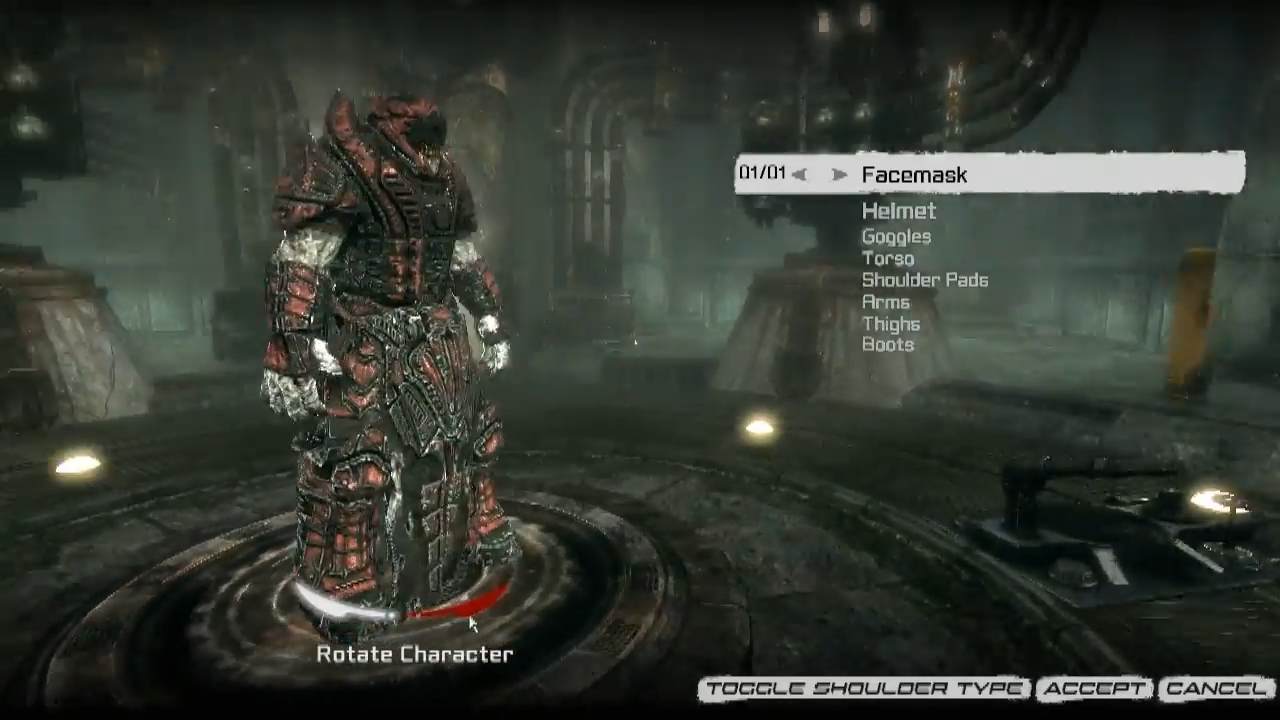This screenshot has height=720, width=1280.
Task: Choose the Helmet menu entry
Action: [x=899, y=211]
